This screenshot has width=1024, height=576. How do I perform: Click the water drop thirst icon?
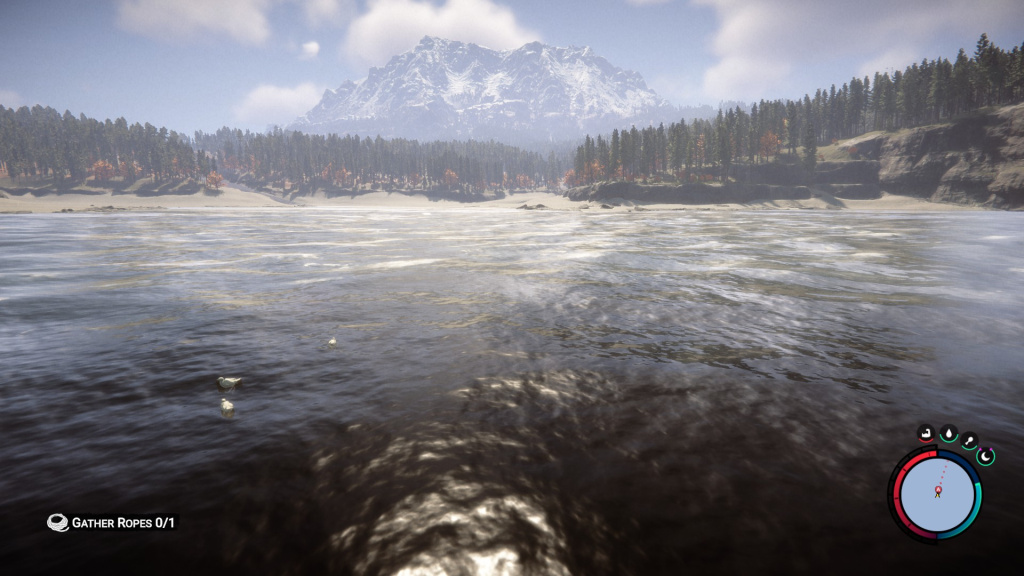pyautogui.click(x=948, y=434)
